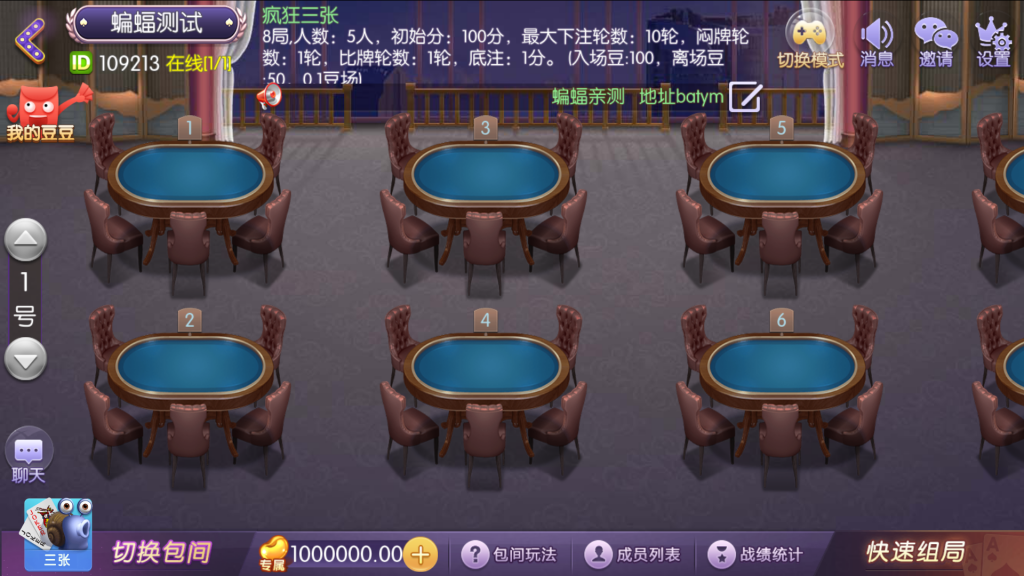Add currency with the gold plus button

(x=421, y=554)
